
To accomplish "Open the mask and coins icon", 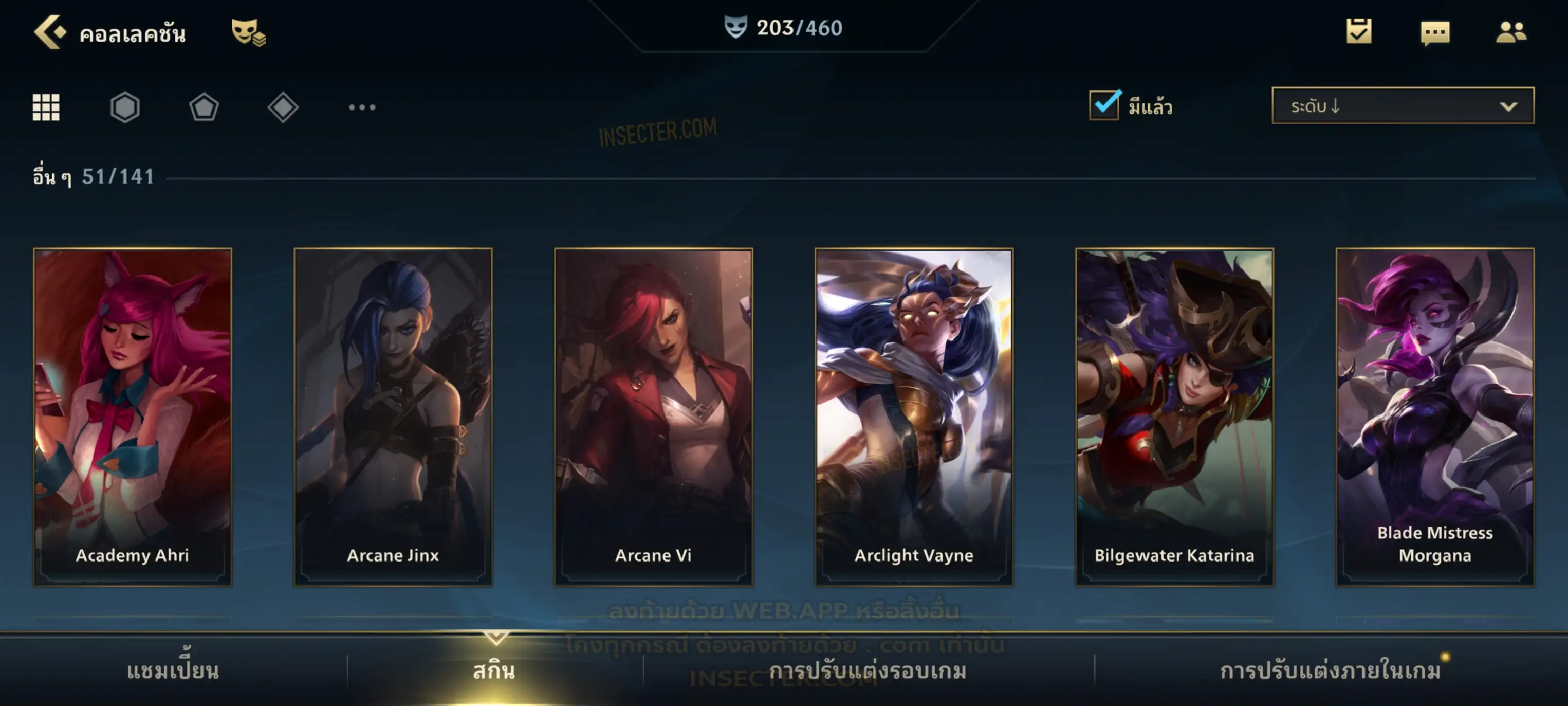I will pos(248,32).
